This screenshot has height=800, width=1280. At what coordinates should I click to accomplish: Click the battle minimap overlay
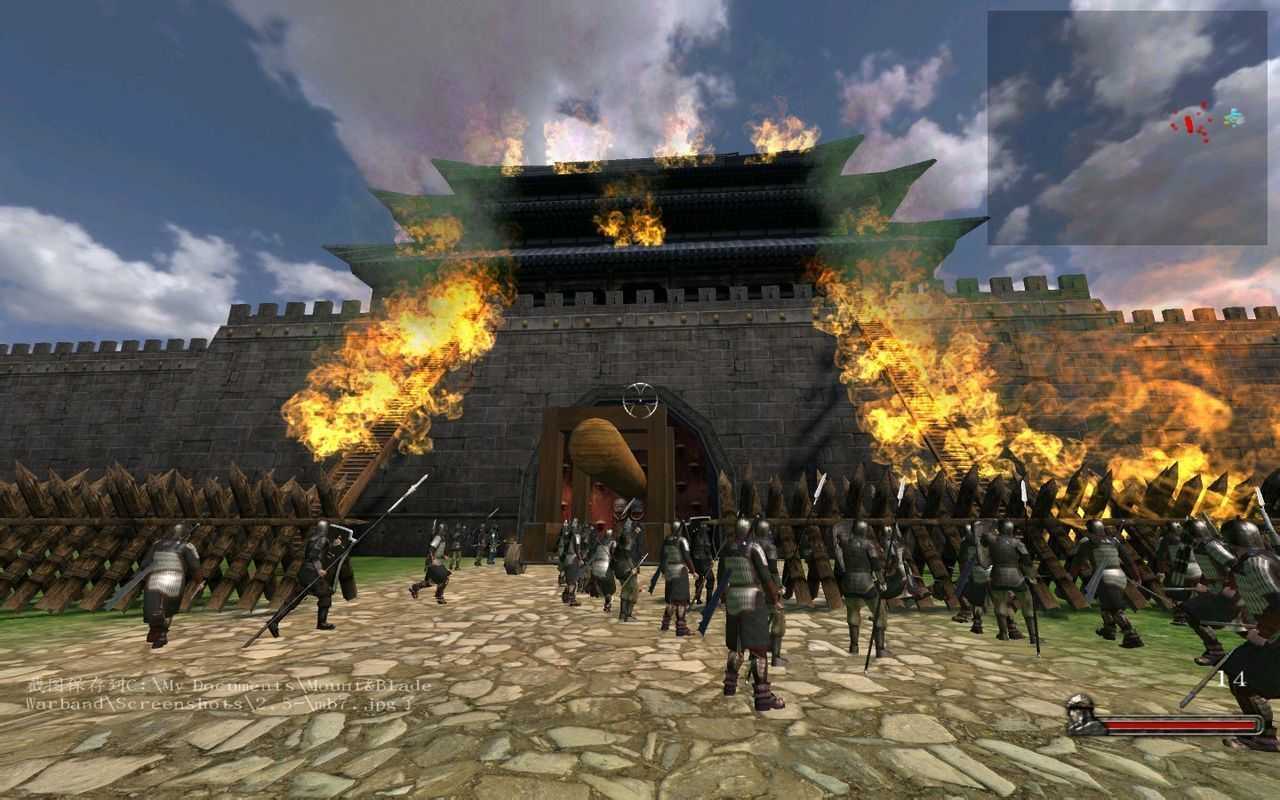point(1127,128)
